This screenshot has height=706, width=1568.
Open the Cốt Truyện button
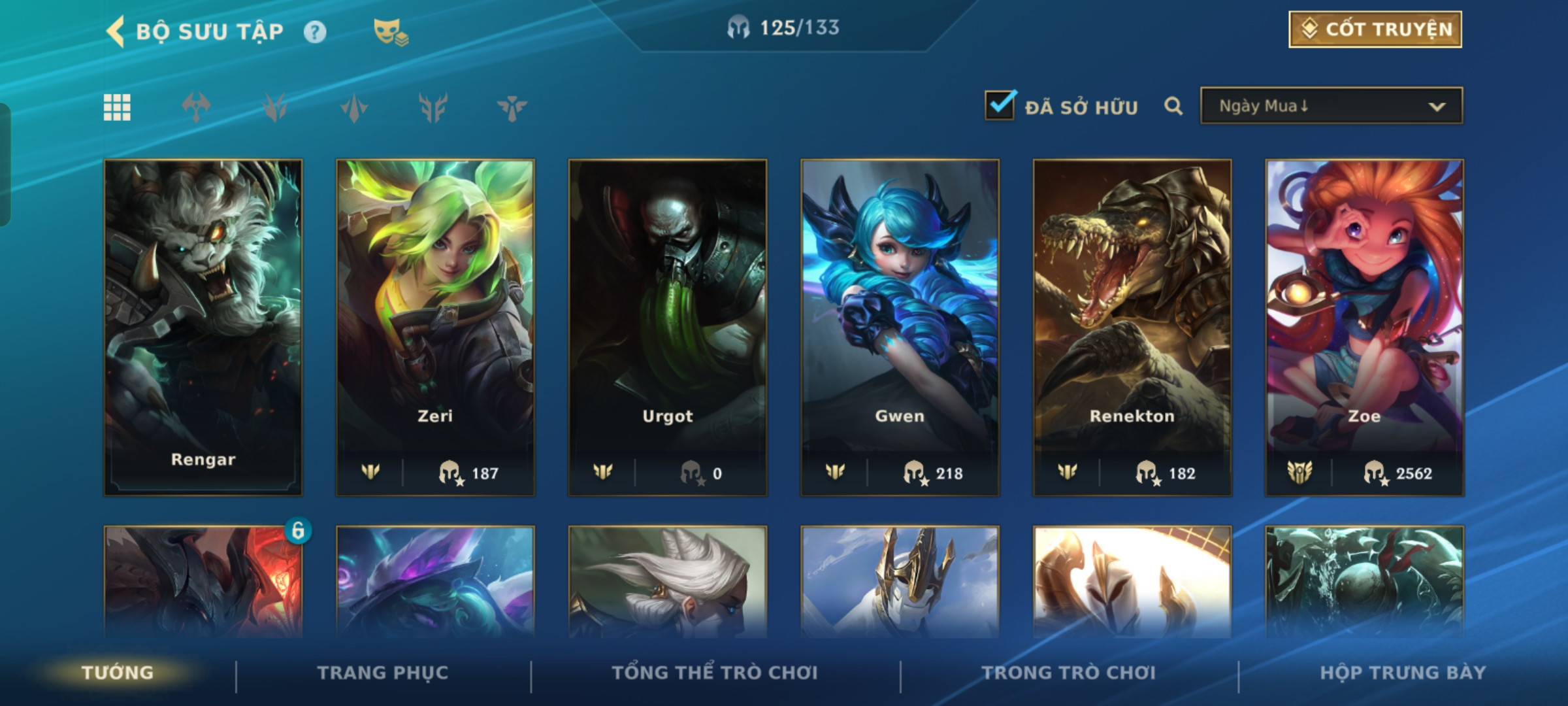click(x=1375, y=29)
